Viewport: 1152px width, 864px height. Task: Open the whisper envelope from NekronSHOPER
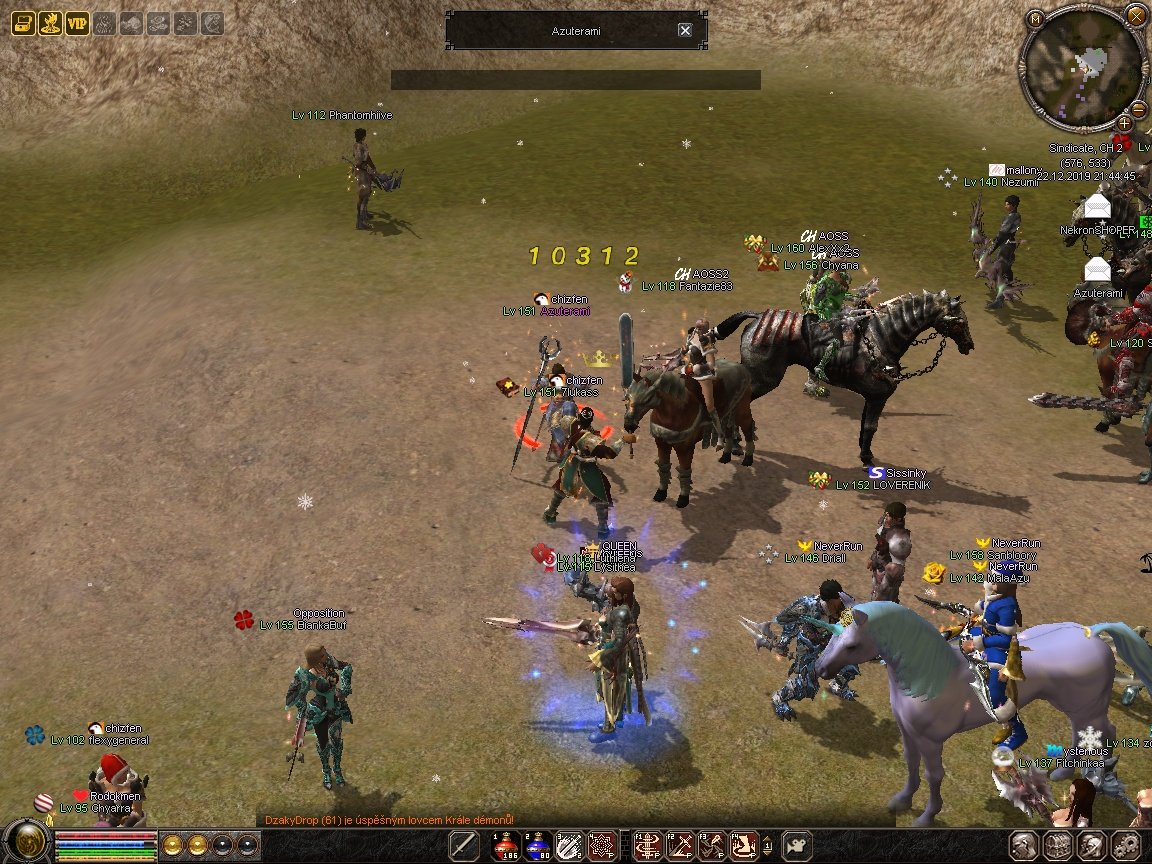point(1097,207)
